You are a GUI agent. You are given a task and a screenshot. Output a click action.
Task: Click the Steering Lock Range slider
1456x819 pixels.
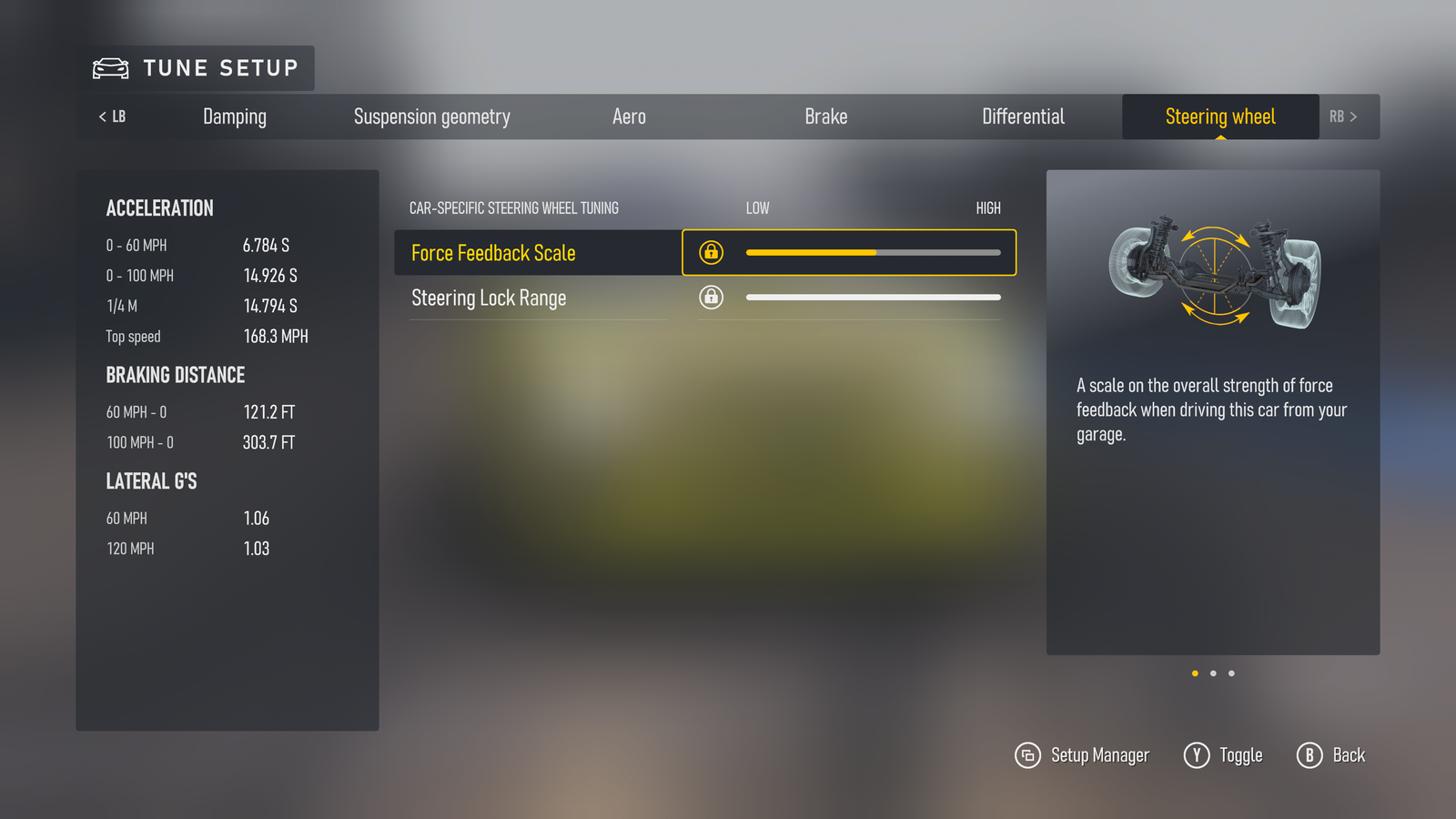coord(874,297)
